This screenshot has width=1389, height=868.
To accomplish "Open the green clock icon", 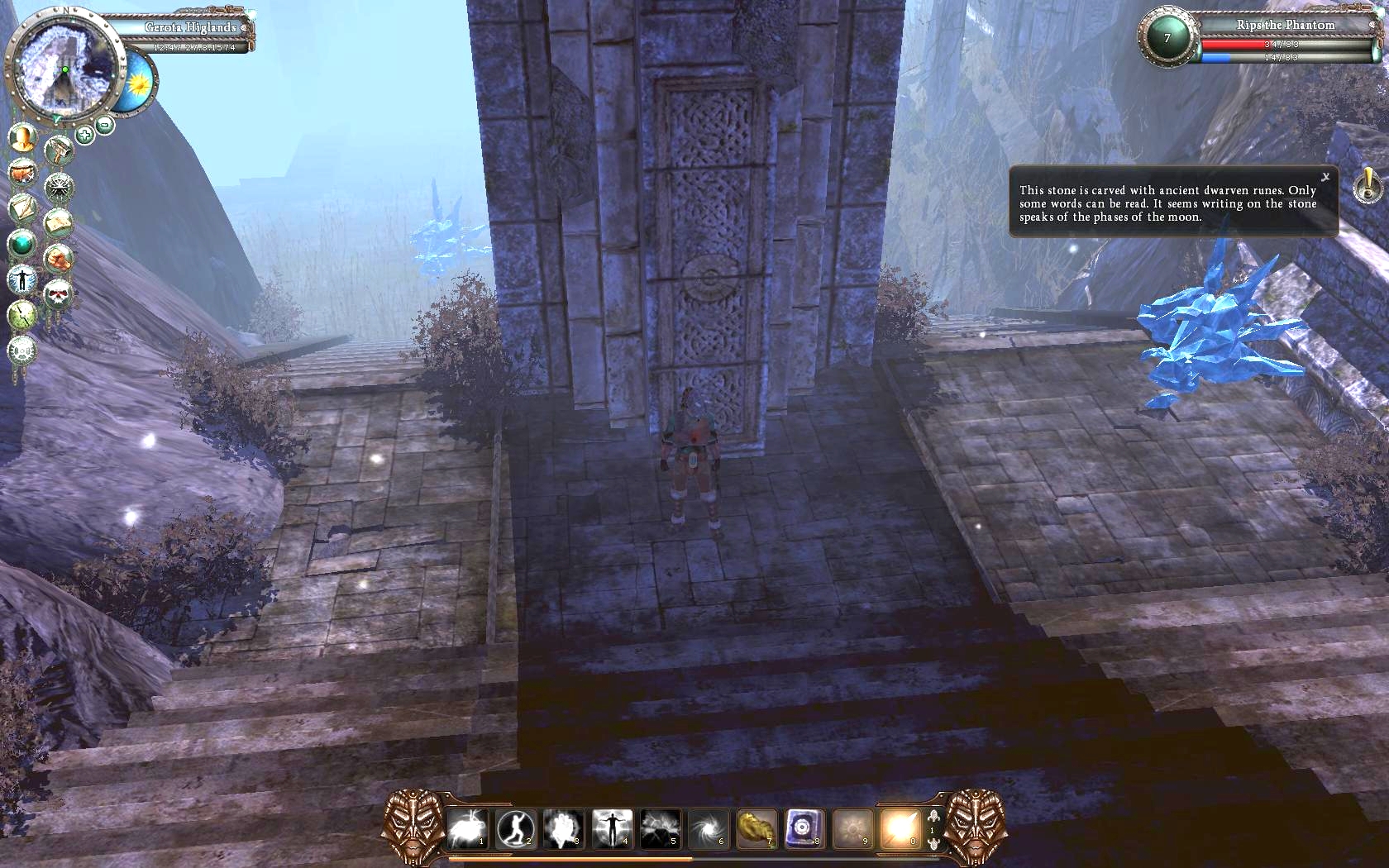I will click(21, 315).
